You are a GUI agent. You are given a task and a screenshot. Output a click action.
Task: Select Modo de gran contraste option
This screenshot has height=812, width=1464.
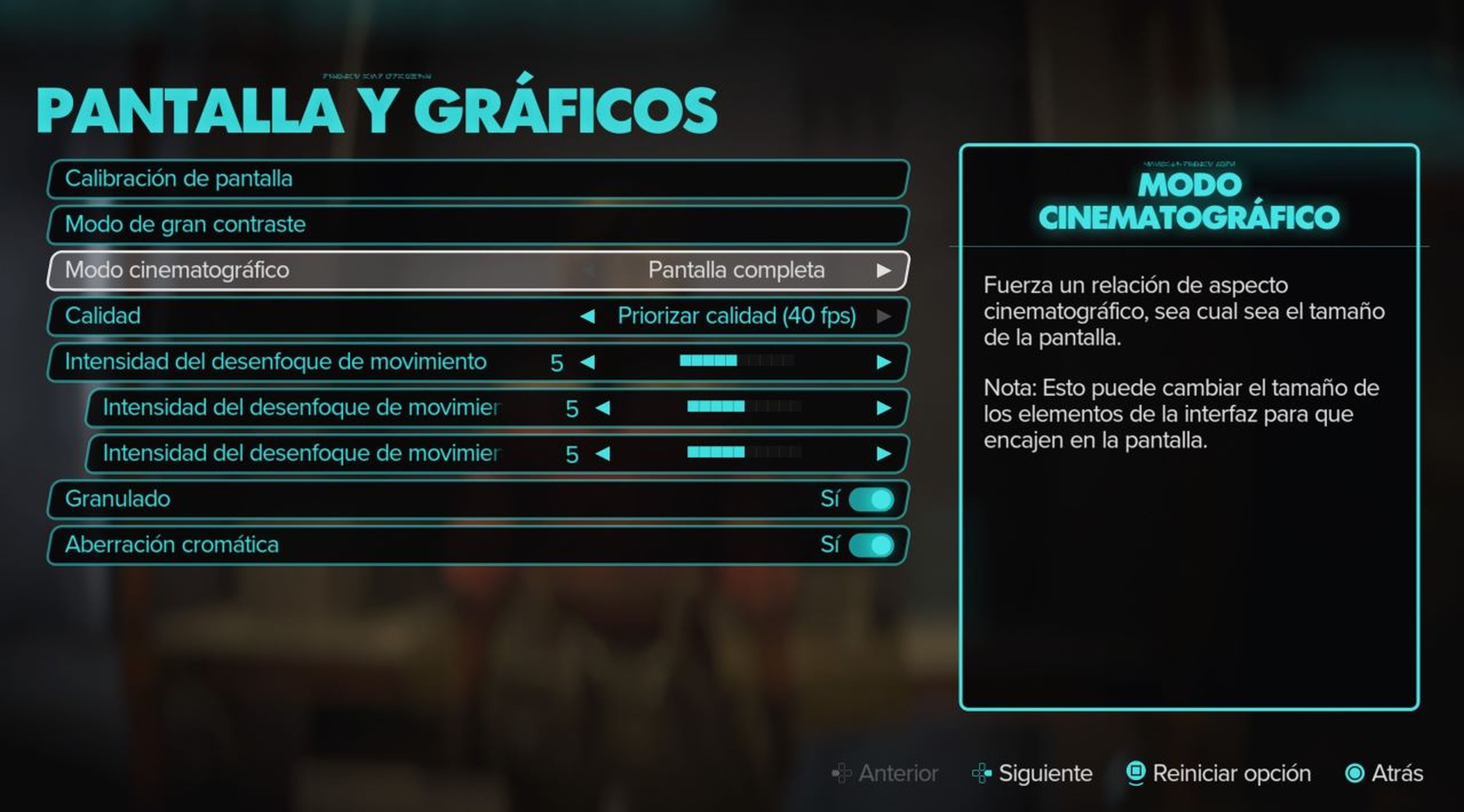[477, 225]
